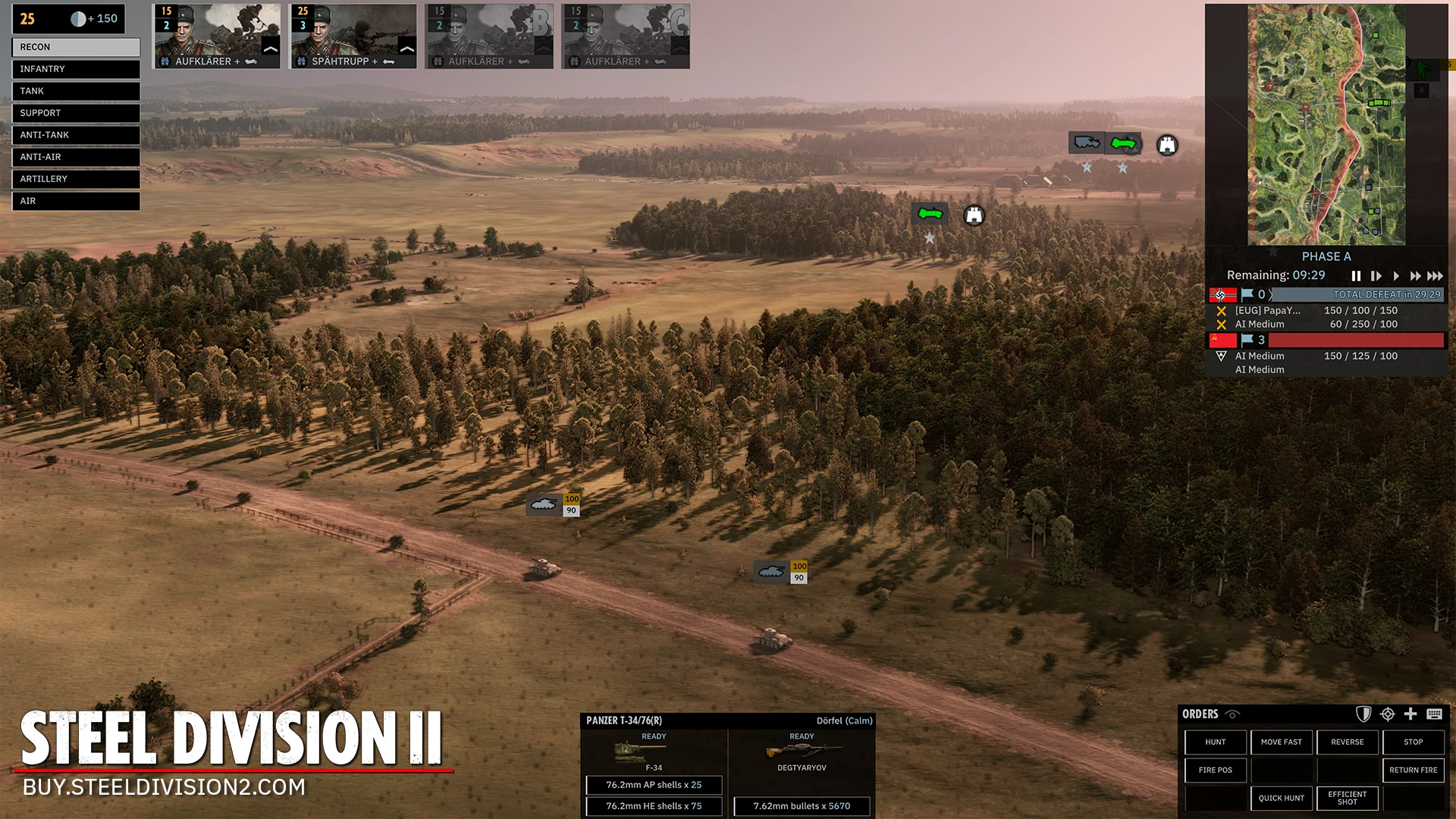Click the pause icon beside the phase timer
This screenshot has width=1456, height=819.
(1356, 276)
